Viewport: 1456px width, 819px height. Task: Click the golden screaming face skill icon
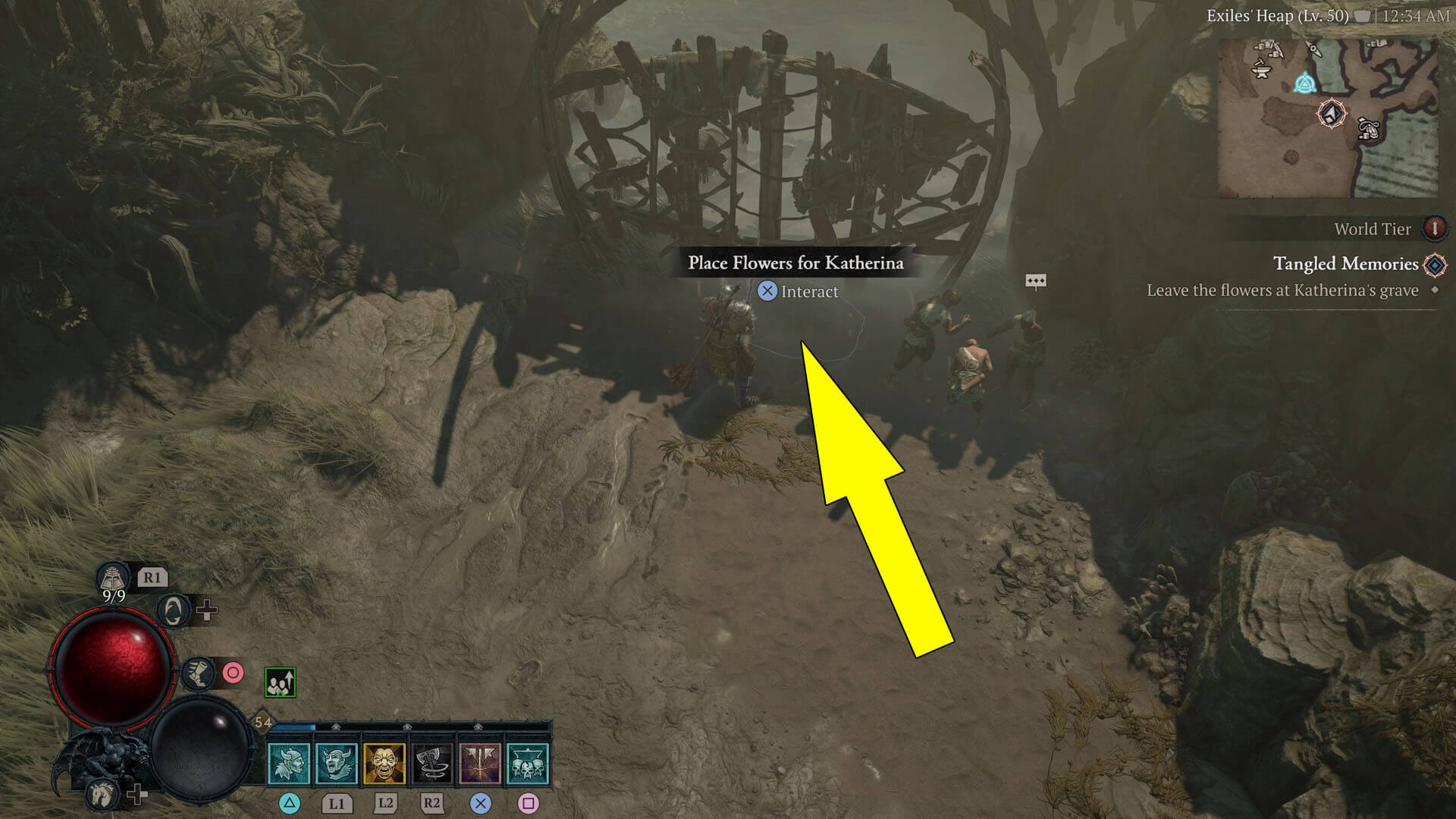click(x=384, y=764)
